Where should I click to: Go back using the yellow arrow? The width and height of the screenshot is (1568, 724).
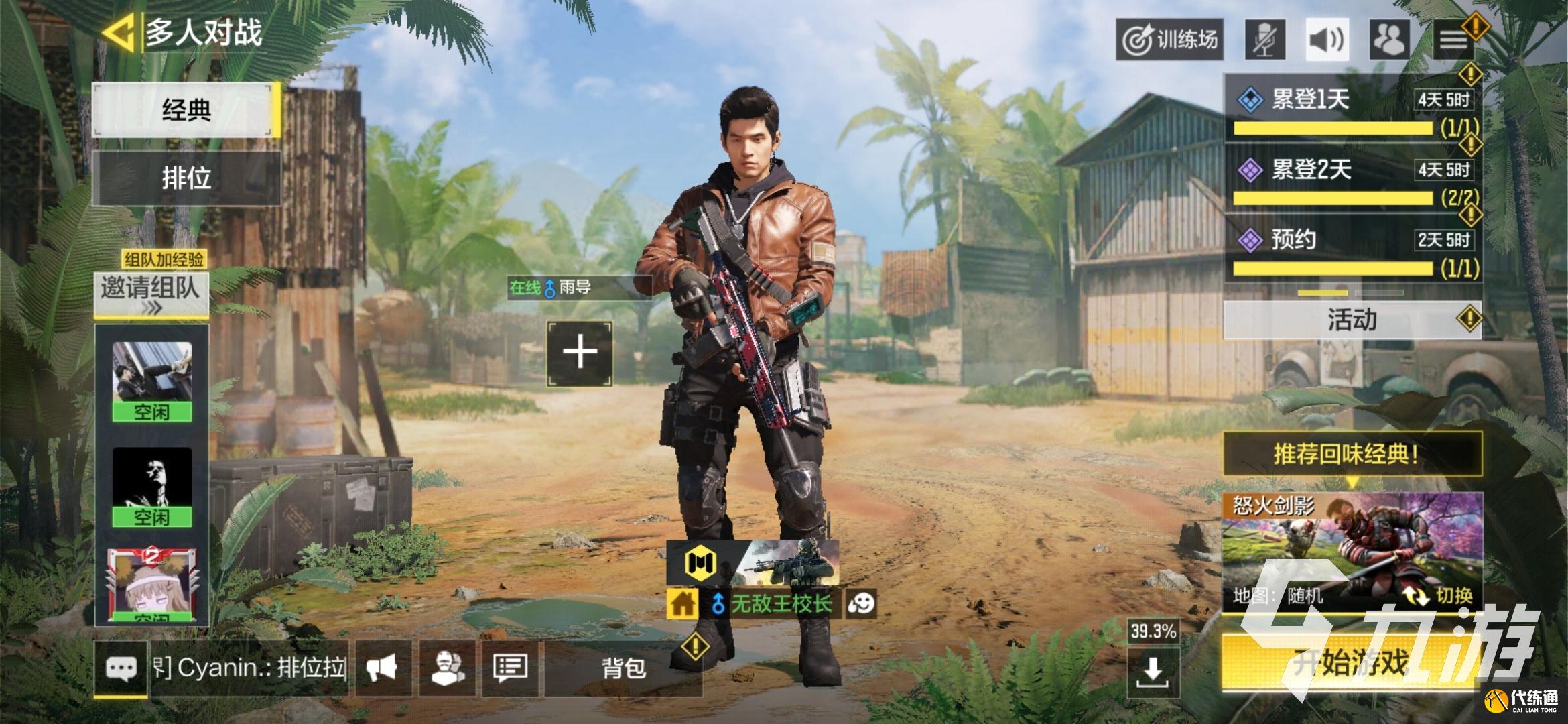click(x=121, y=32)
